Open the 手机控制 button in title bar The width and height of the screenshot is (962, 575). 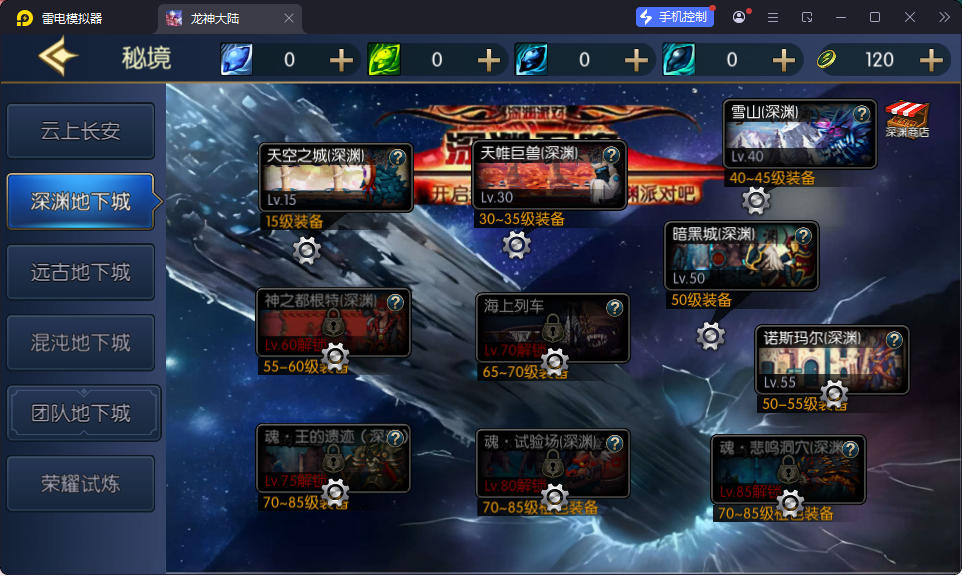coord(675,17)
